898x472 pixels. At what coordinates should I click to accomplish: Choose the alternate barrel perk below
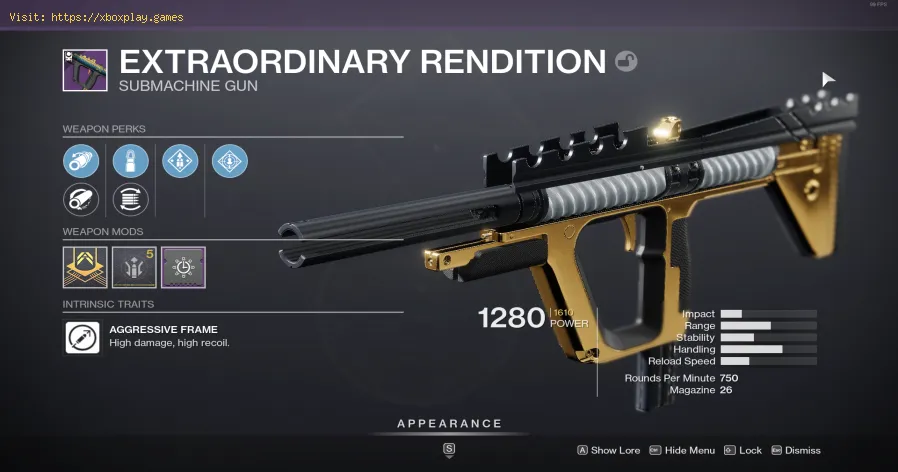(81, 200)
